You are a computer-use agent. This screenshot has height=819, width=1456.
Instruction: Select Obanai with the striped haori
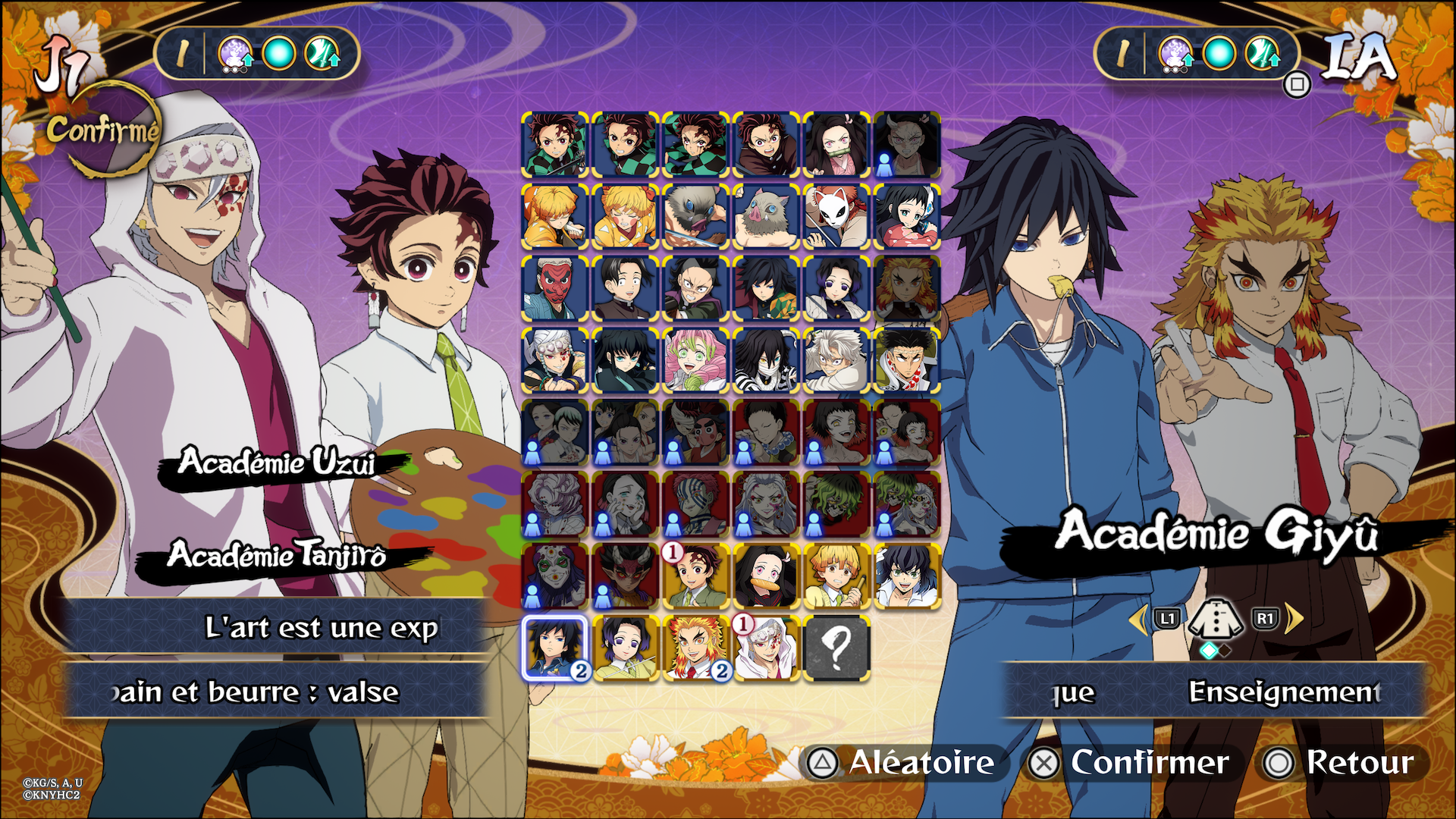click(x=765, y=361)
